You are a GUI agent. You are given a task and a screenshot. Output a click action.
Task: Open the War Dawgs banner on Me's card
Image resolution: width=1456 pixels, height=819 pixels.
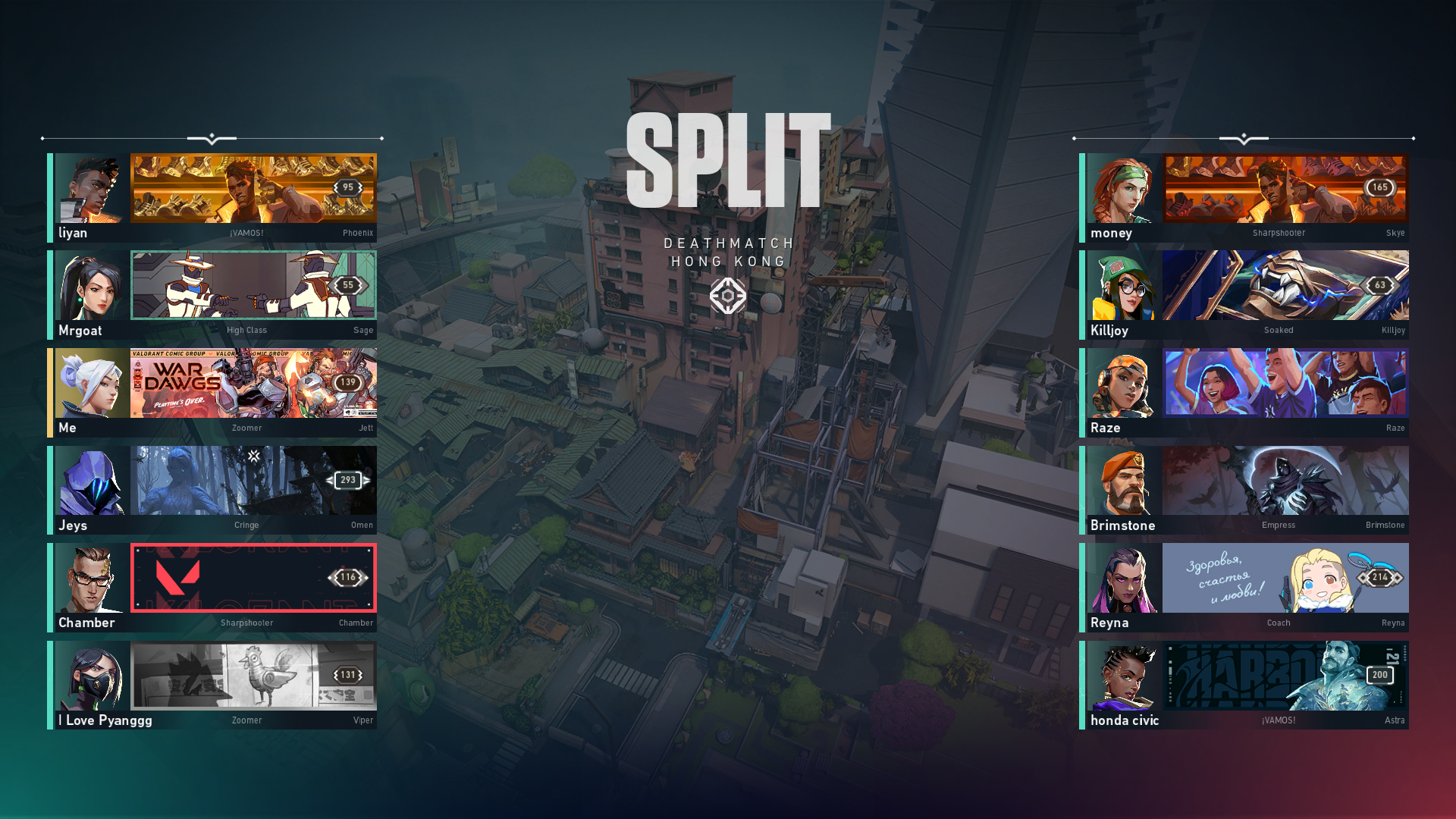[x=253, y=383]
